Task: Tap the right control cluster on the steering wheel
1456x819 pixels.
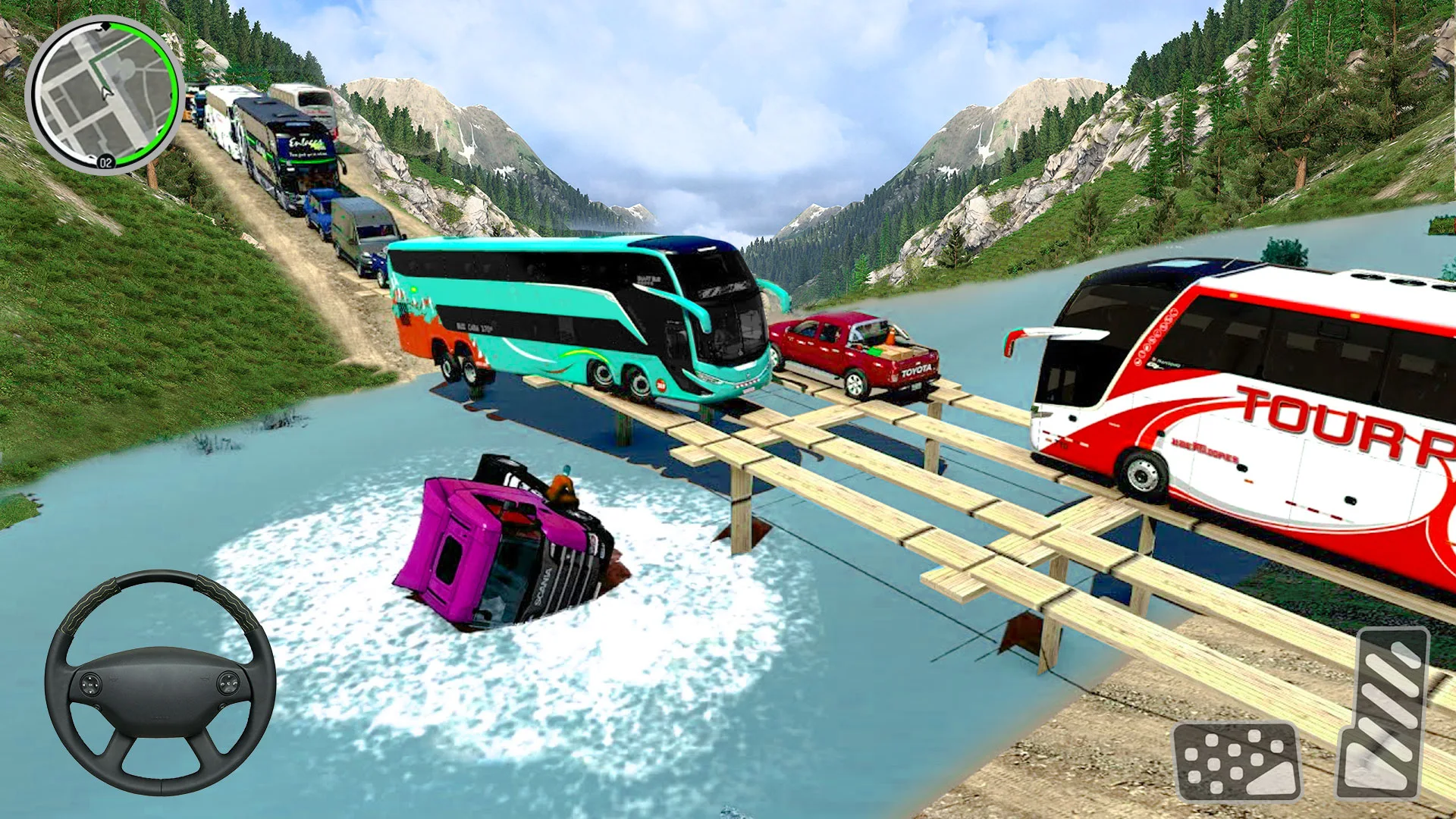Action: [x=227, y=684]
